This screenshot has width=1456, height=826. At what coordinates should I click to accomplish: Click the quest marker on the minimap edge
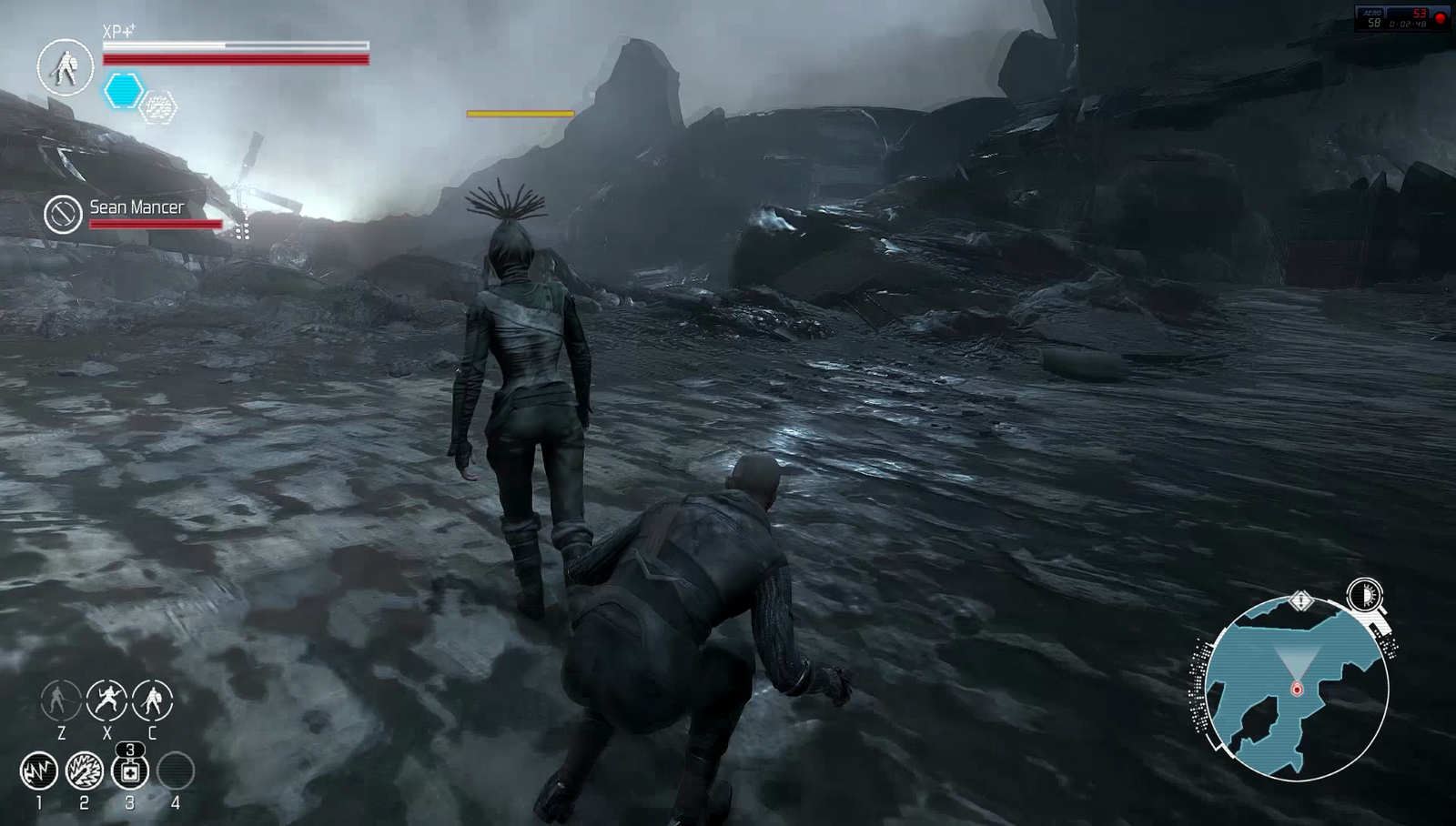(1301, 600)
